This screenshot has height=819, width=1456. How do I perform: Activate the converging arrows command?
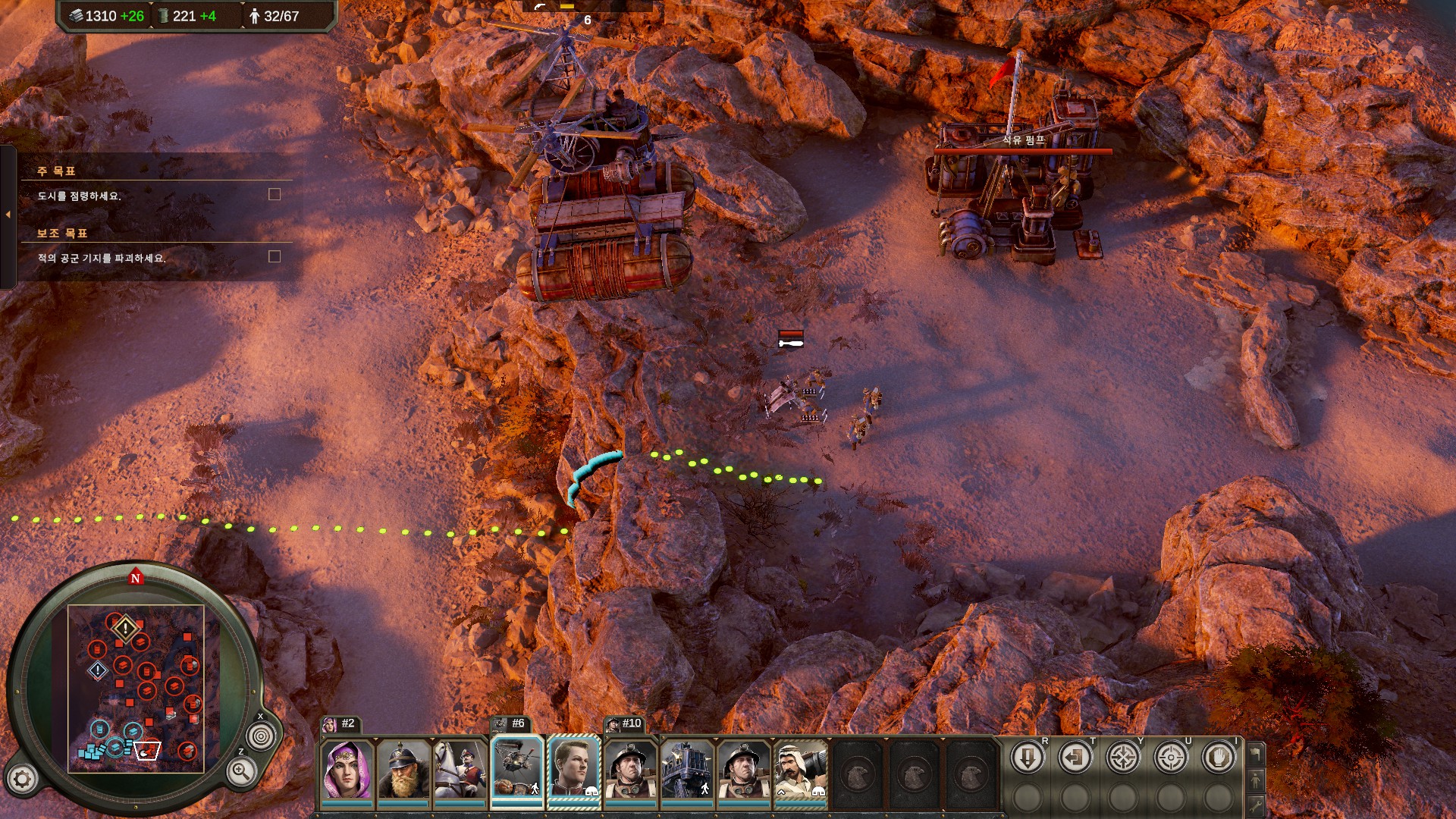[1123, 758]
